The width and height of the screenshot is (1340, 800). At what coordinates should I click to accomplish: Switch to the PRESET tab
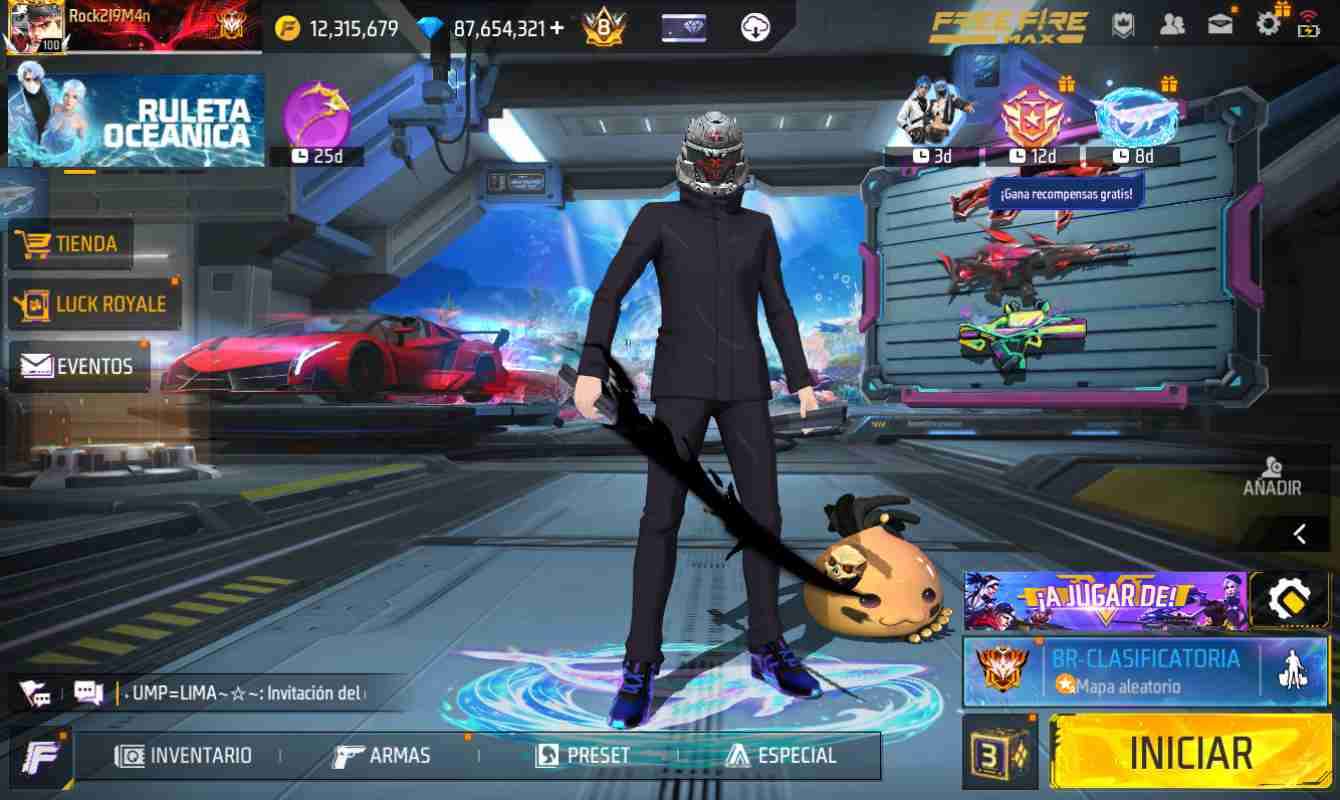point(583,756)
